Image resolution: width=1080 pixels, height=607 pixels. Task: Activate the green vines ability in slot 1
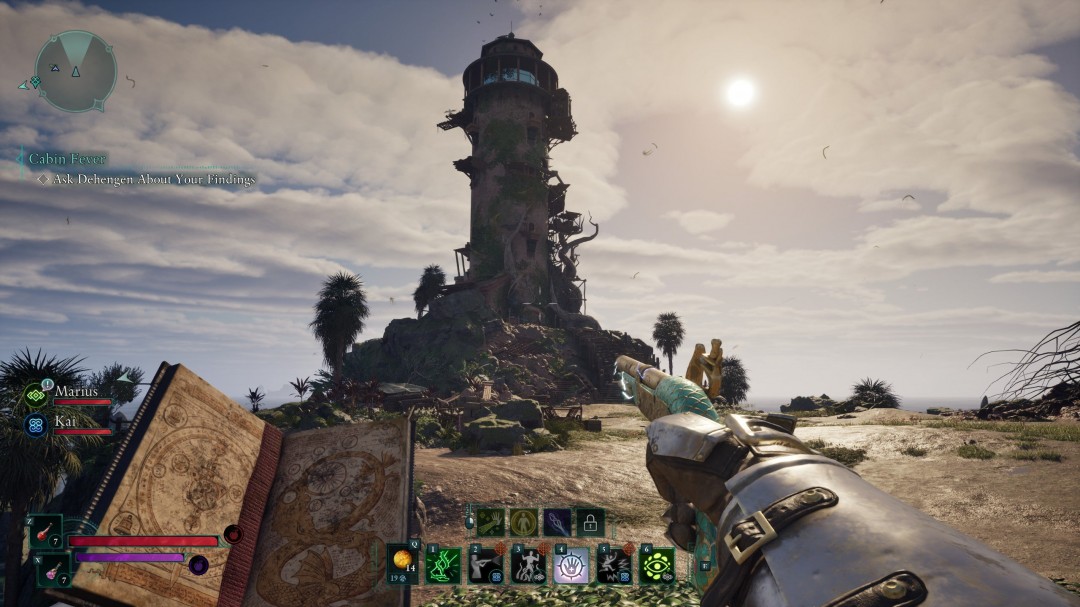click(x=443, y=565)
